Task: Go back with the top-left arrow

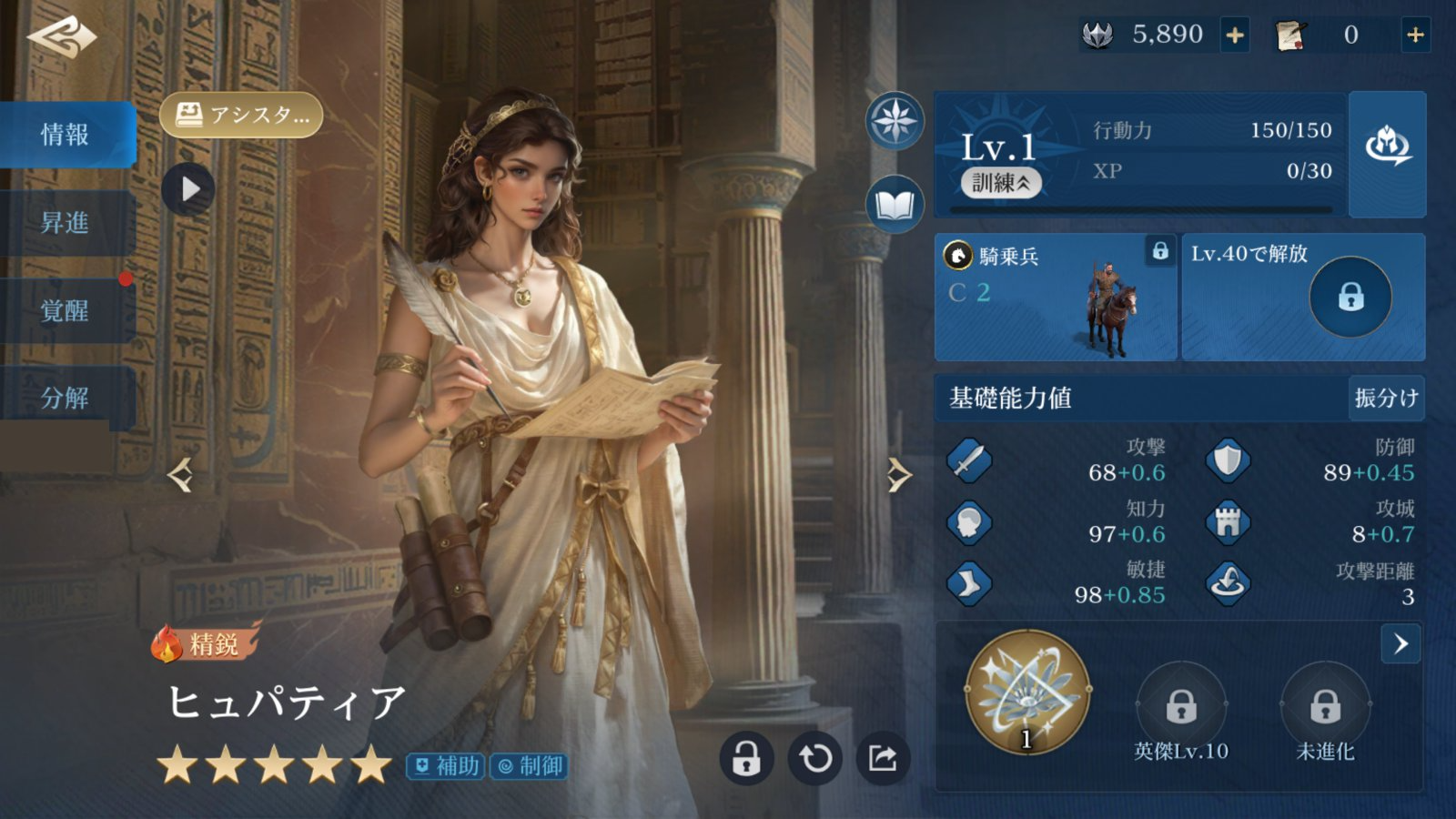Action: coord(62,38)
